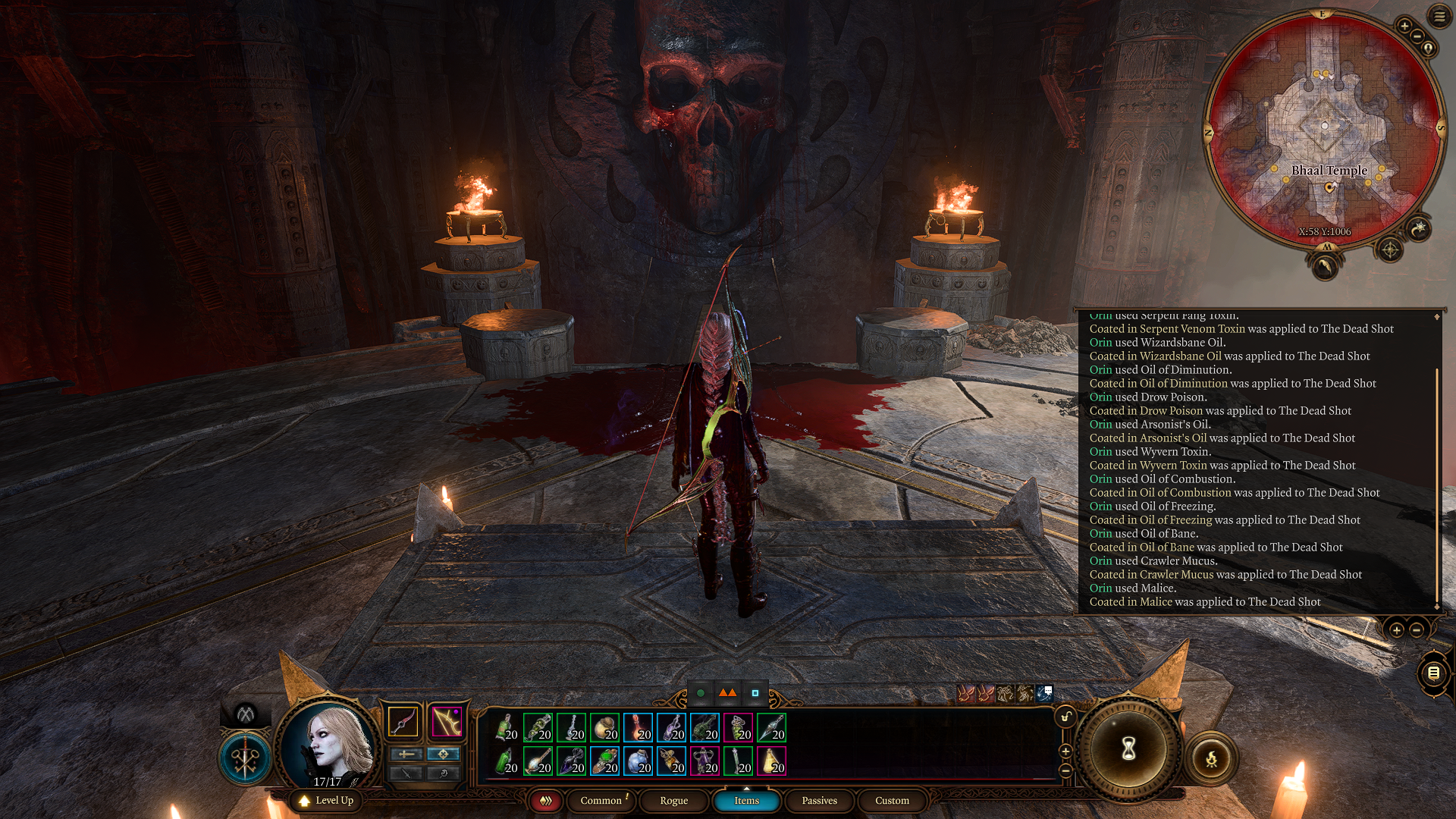Image resolution: width=1456 pixels, height=819 pixels.
Task: Open the hamburger menu at top right
Action: coord(1439,16)
